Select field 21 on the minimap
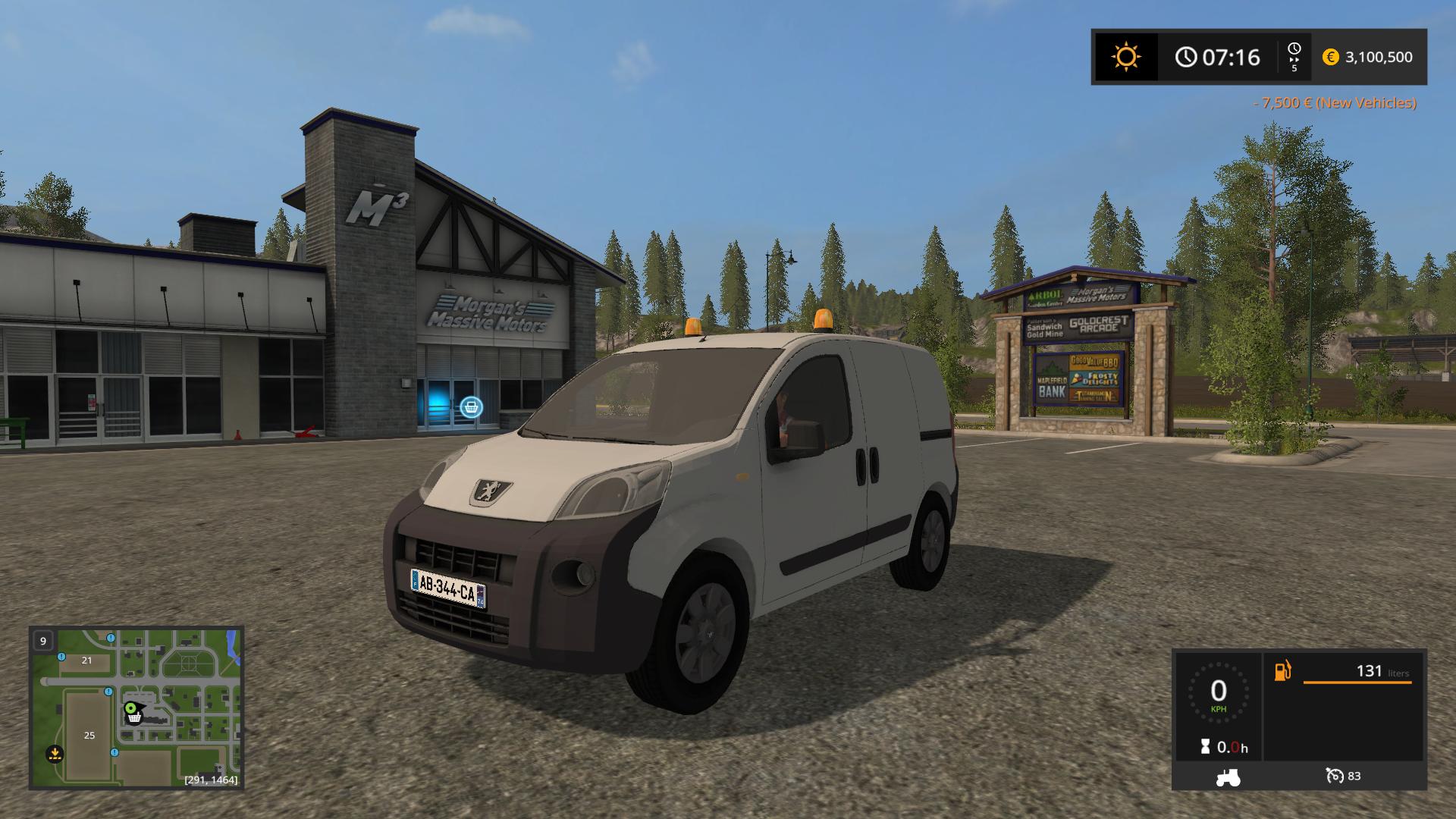The width and height of the screenshot is (1456, 819). pyautogui.click(x=86, y=661)
